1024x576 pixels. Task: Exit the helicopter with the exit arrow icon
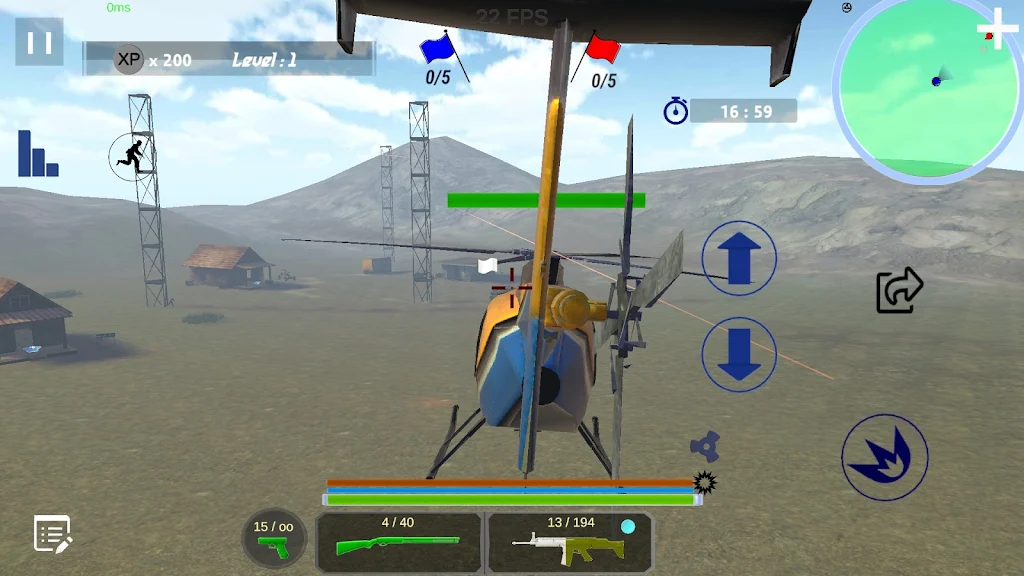pyautogui.click(x=899, y=290)
